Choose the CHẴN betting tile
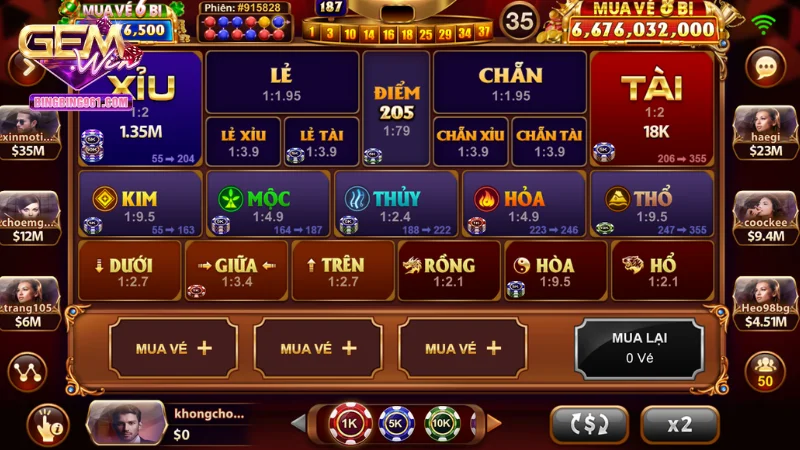Screen dimensions: 800x450 click(510, 82)
